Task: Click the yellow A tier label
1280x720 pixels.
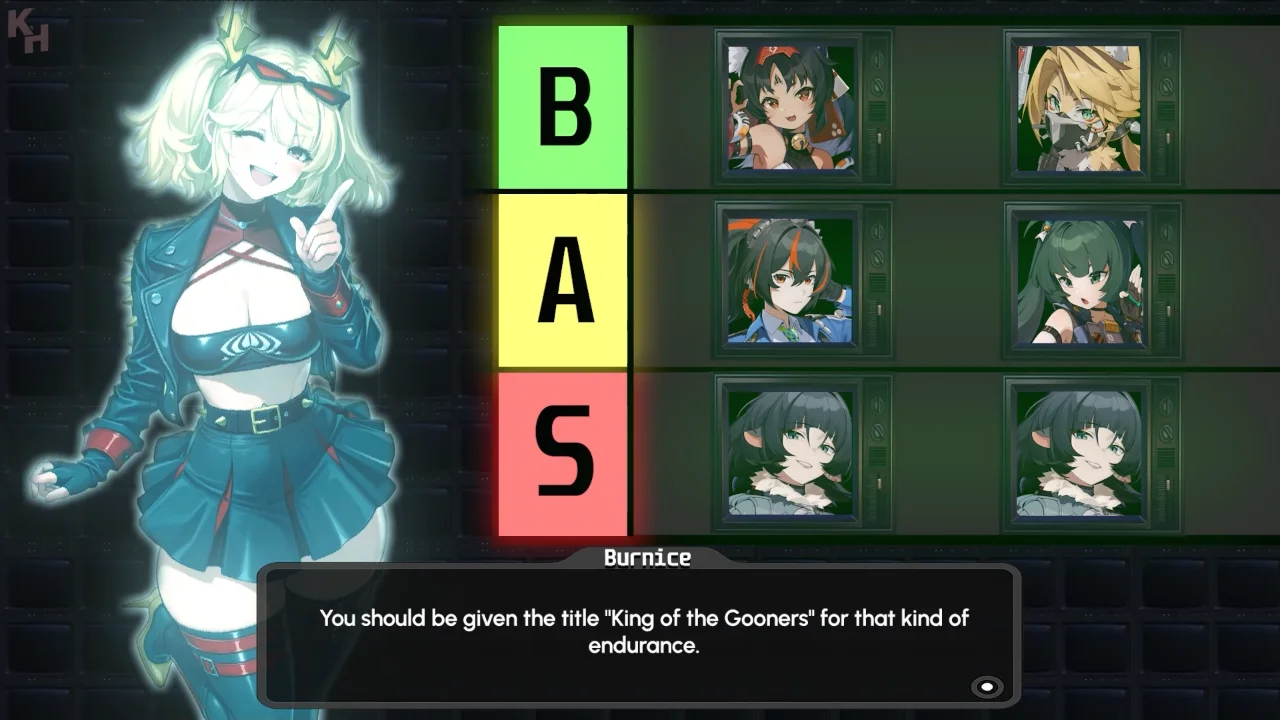Action: [563, 281]
